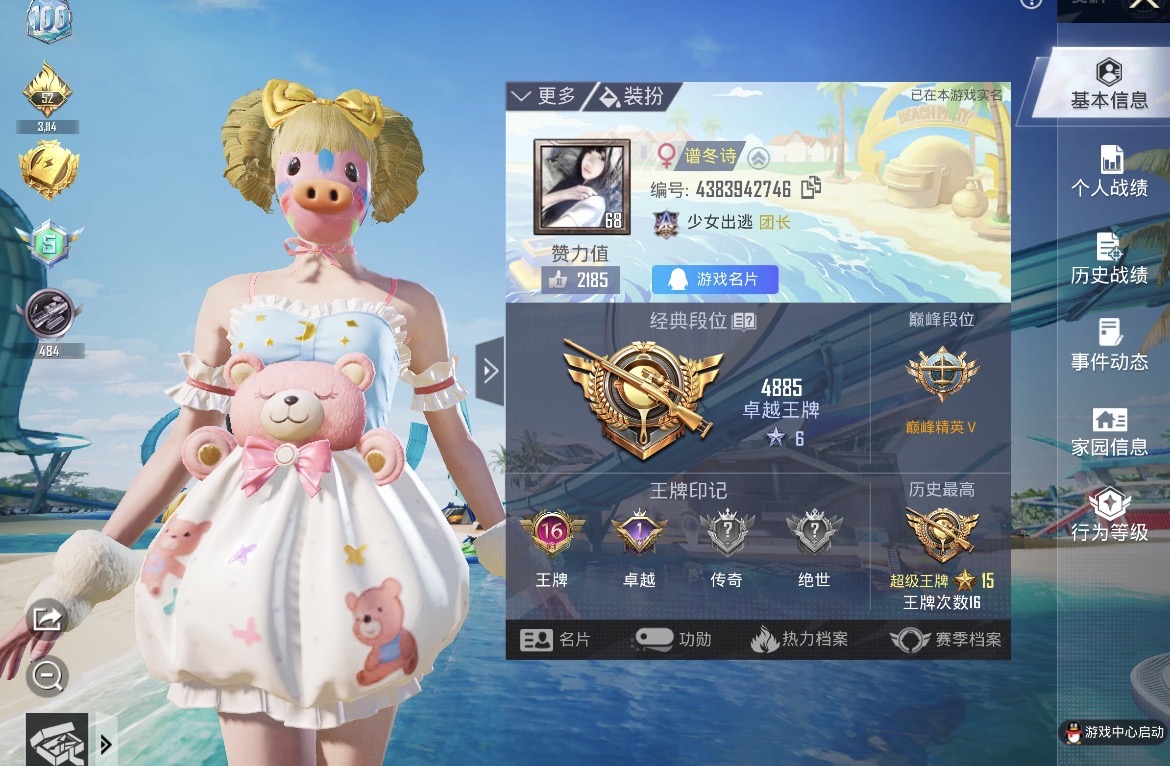This screenshot has width=1170, height=766.
Task: Open the 装扮 outfit view
Action: pos(633,96)
